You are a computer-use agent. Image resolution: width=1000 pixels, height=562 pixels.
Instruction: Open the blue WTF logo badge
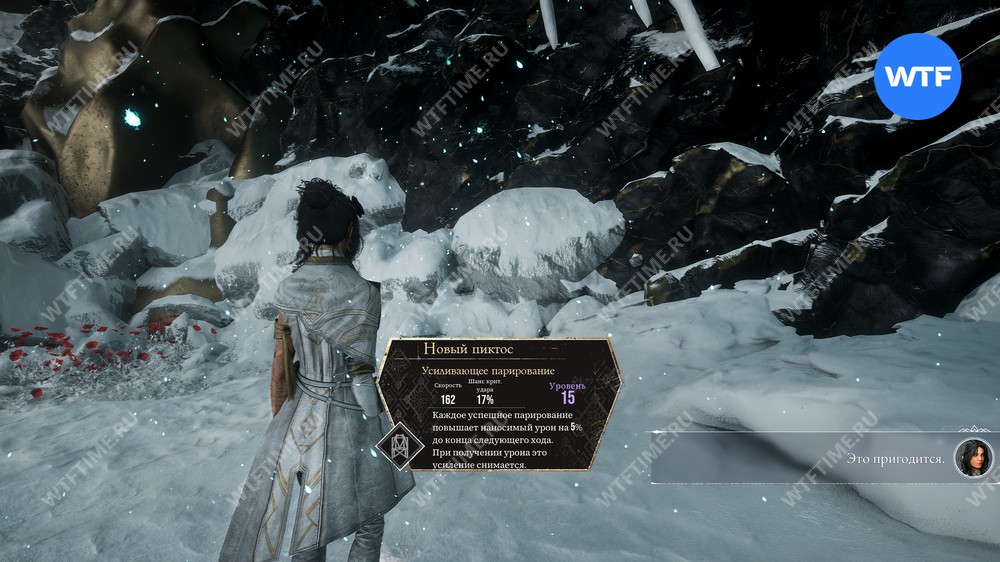tap(917, 76)
